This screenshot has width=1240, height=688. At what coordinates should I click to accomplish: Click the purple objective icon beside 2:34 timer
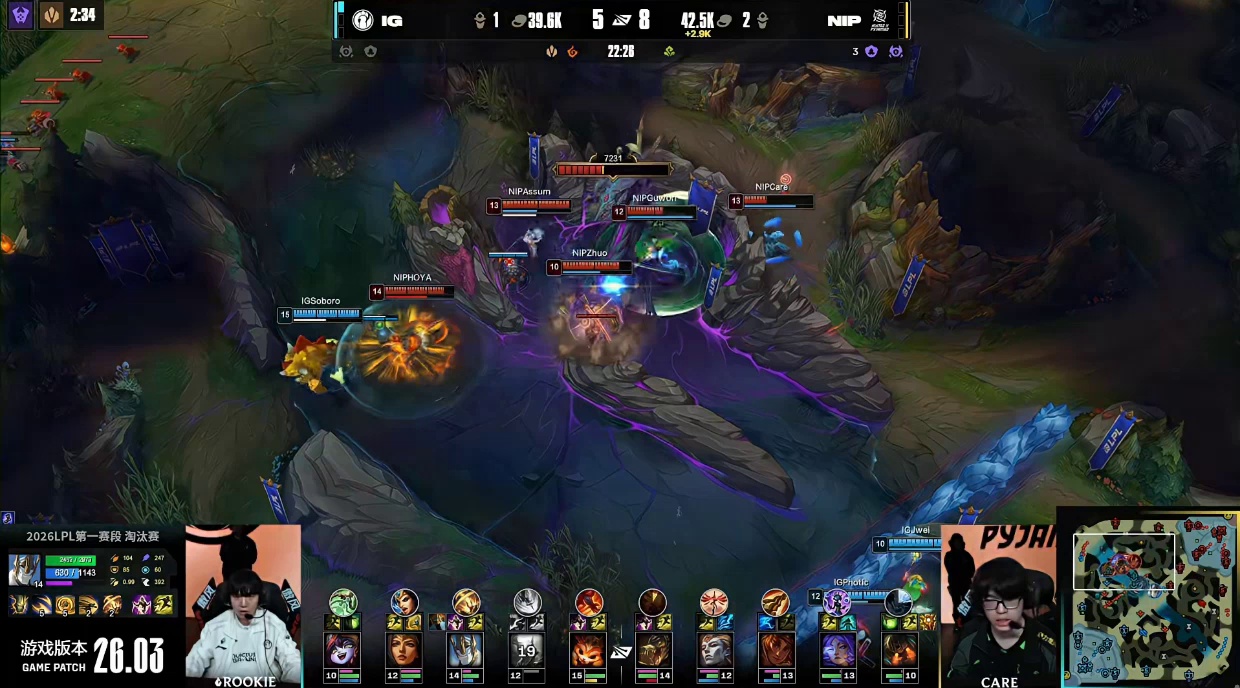click(x=21, y=15)
